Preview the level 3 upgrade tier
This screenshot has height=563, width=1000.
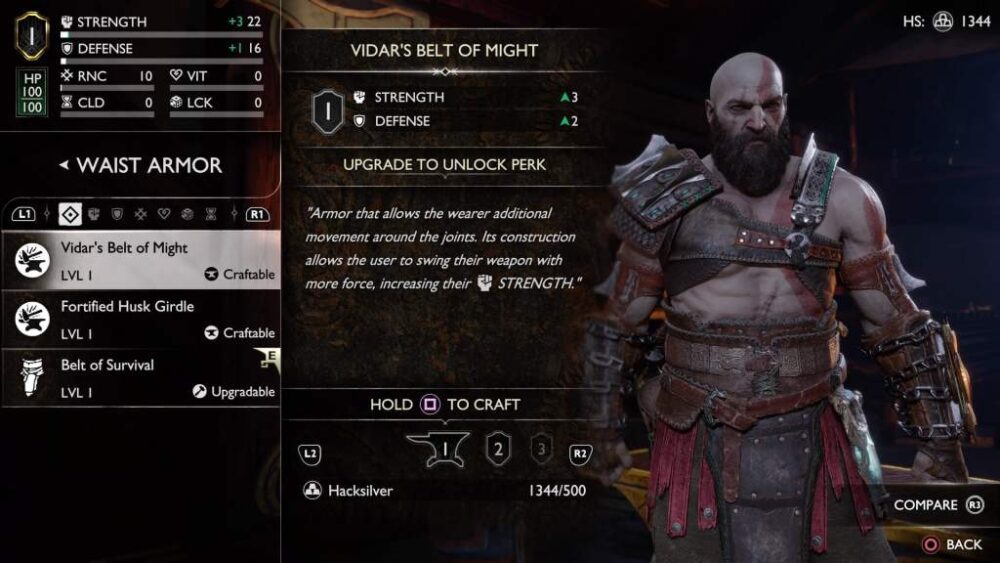(x=541, y=449)
